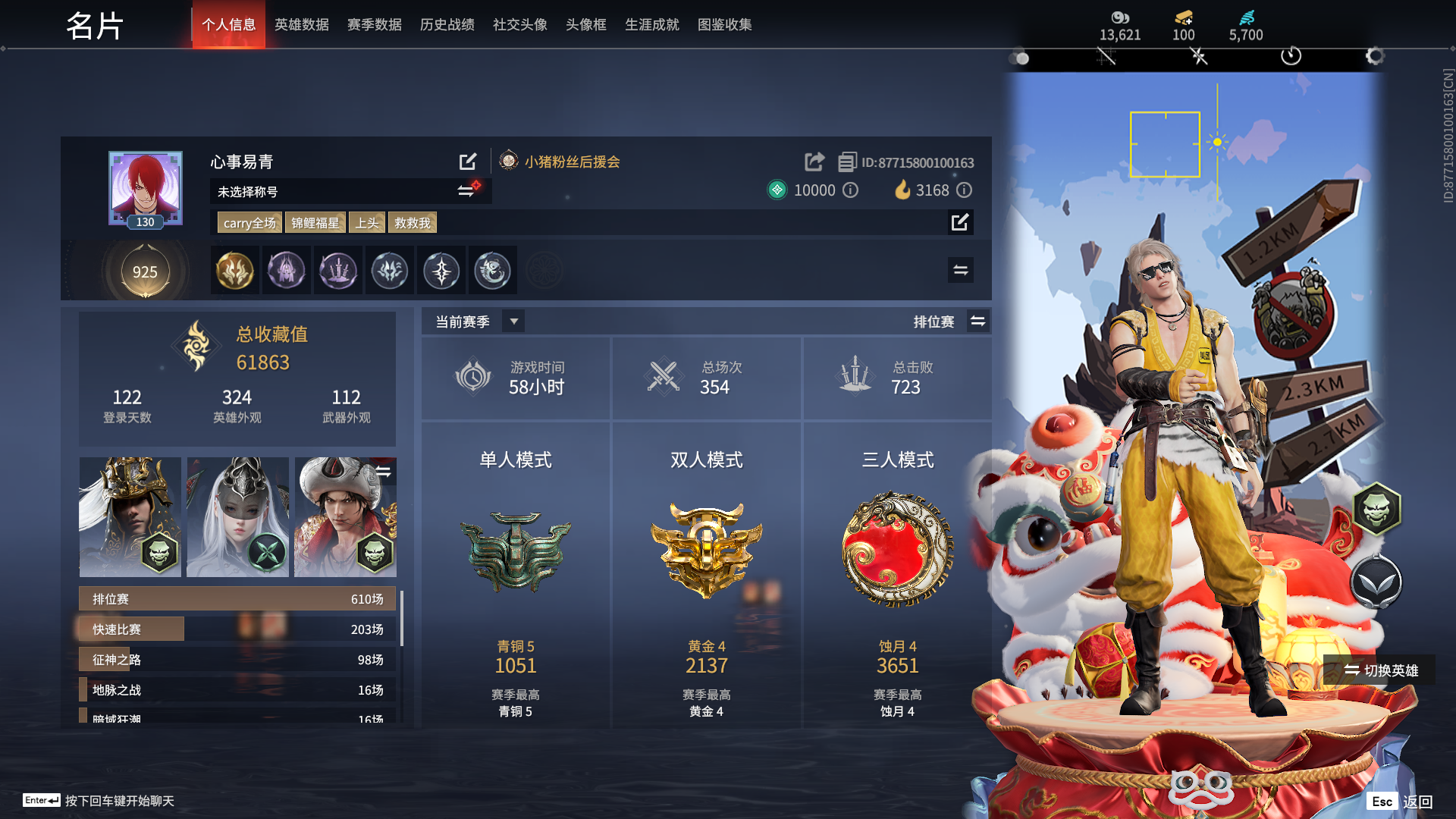Open the 当前赛季 season dropdown

tap(513, 322)
